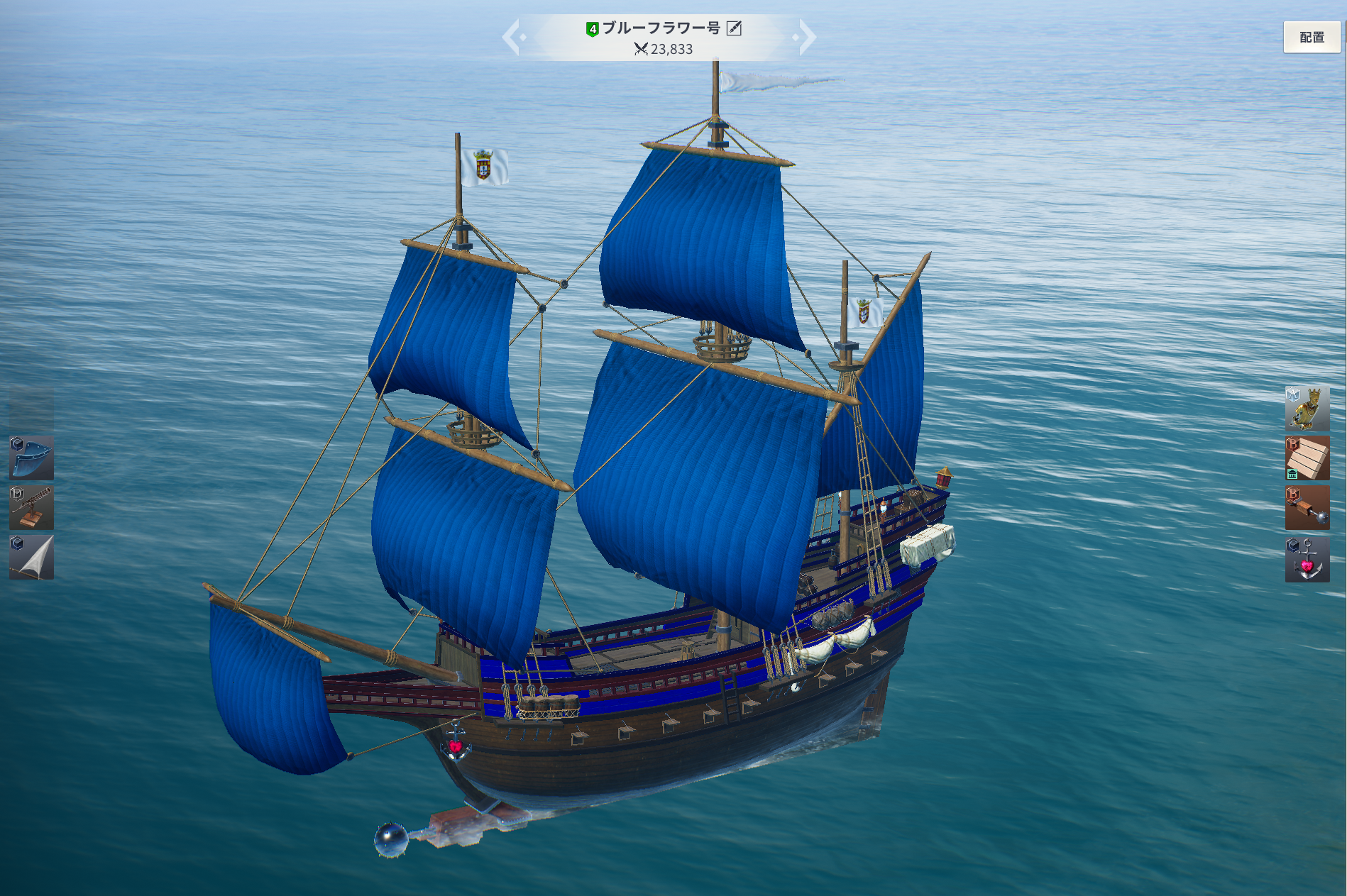Choose the white sail equipment slot
Image resolution: width=1347 pixels, height=896 pixels.
[x=31, y=558]
